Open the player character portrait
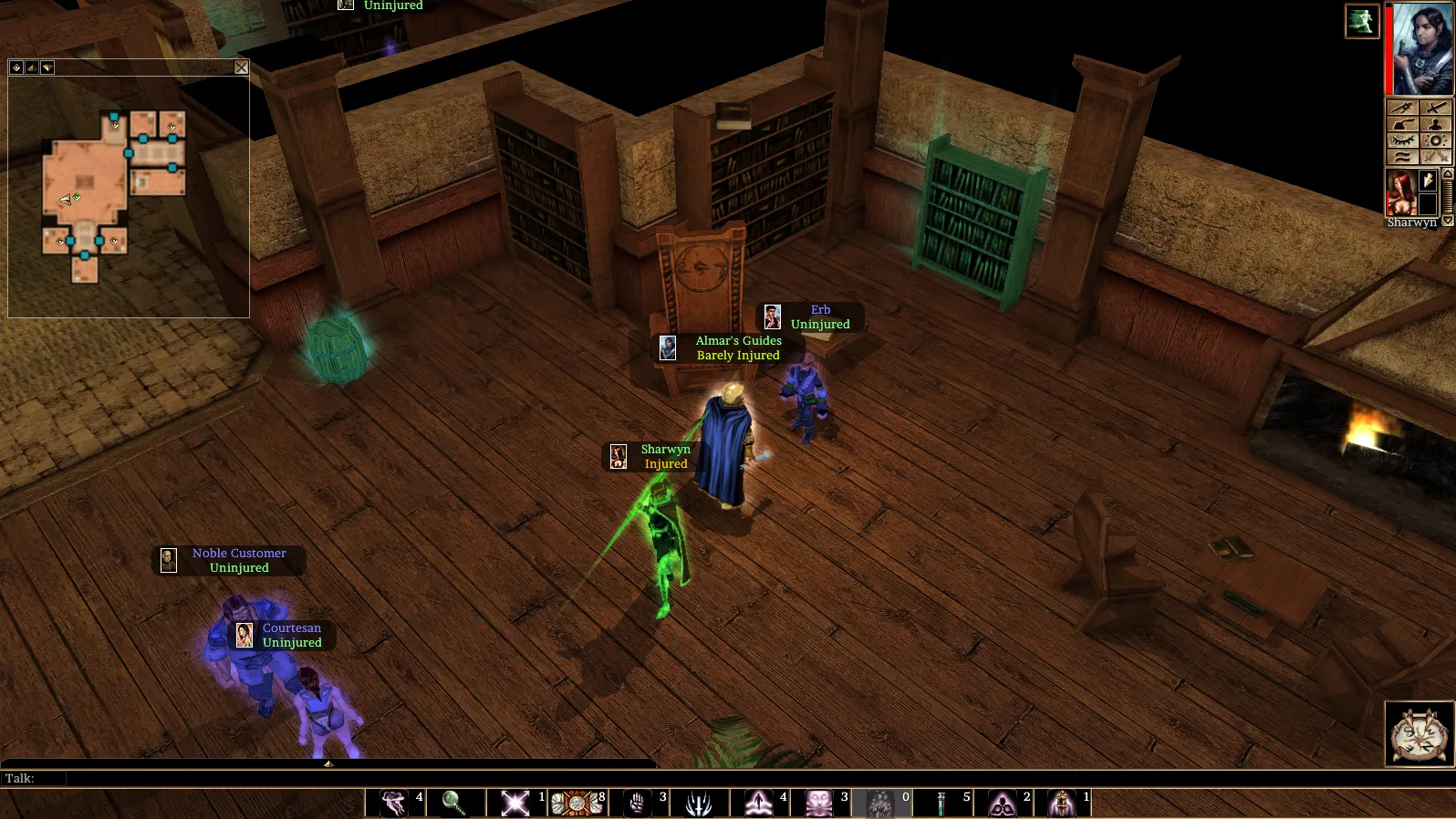Viewport: 1456px width, 819px height. [x=1421, y=49]
